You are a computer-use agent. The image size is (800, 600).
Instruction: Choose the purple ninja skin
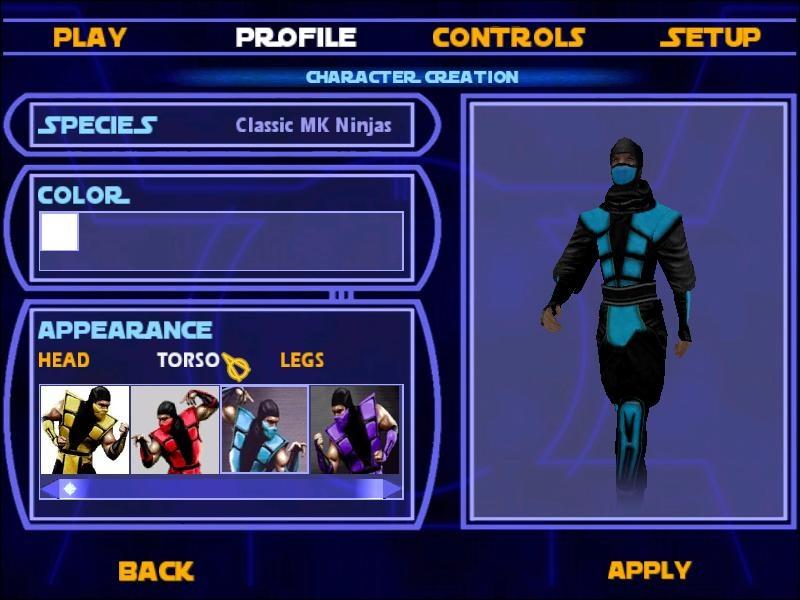[354, 430]
